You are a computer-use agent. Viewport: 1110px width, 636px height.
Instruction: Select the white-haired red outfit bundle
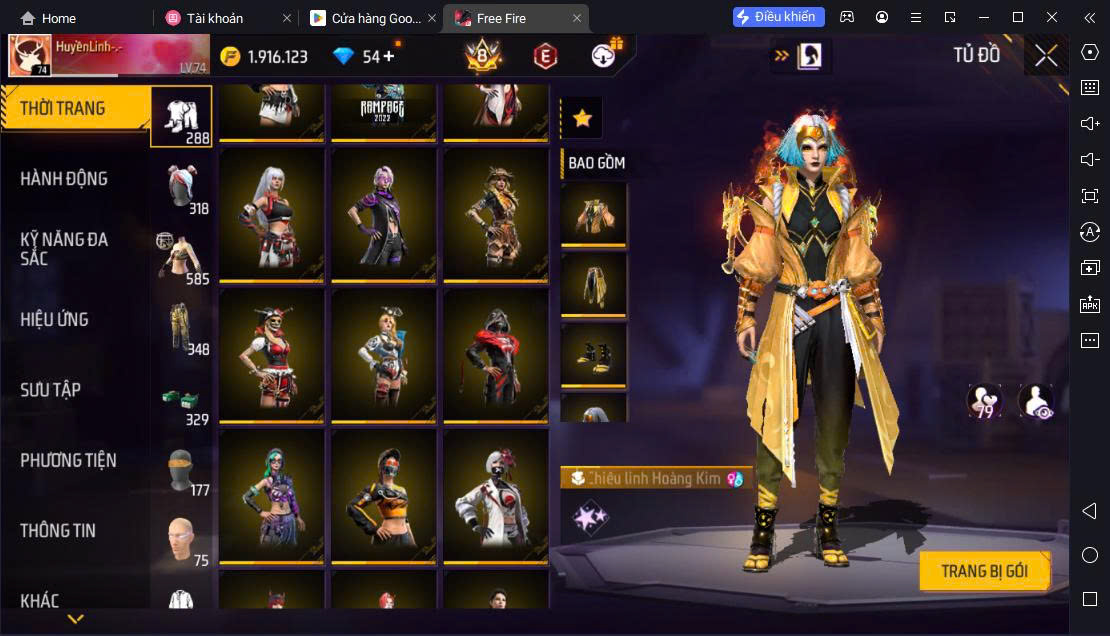(x=272, y=213)
